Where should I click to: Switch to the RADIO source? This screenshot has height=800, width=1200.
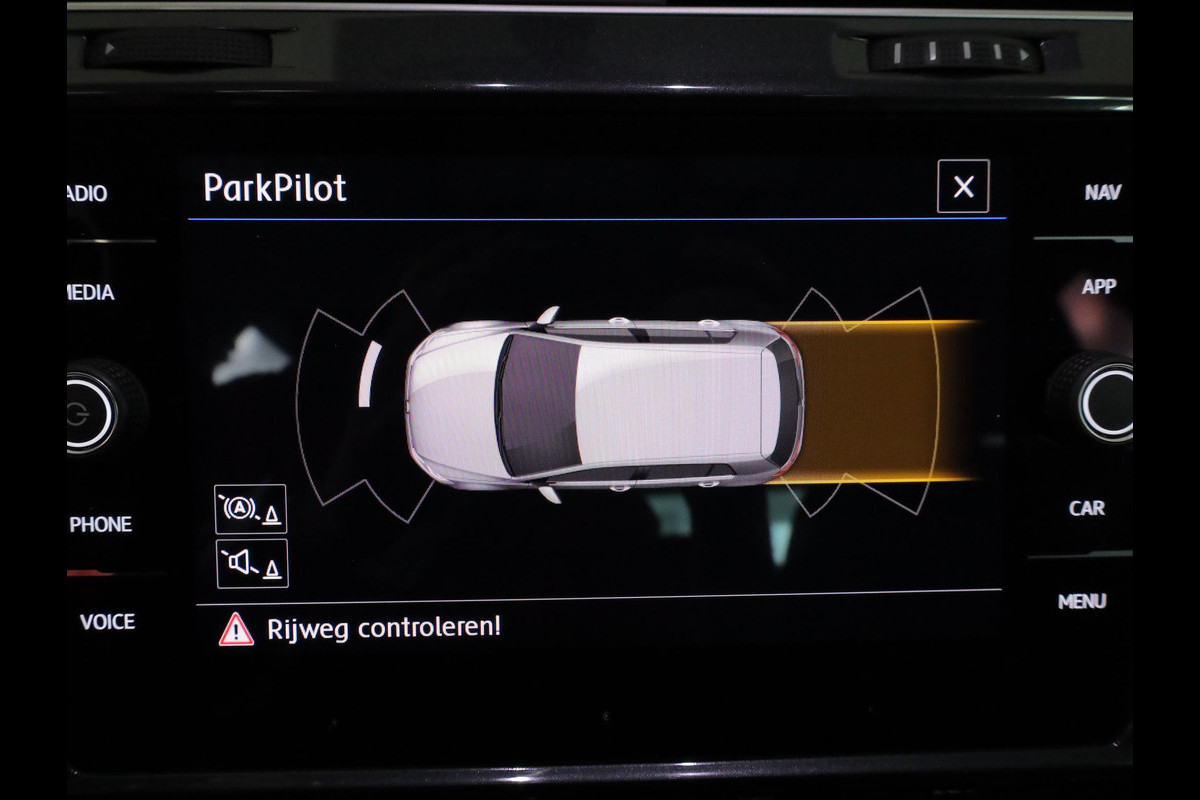pos(88,194)
